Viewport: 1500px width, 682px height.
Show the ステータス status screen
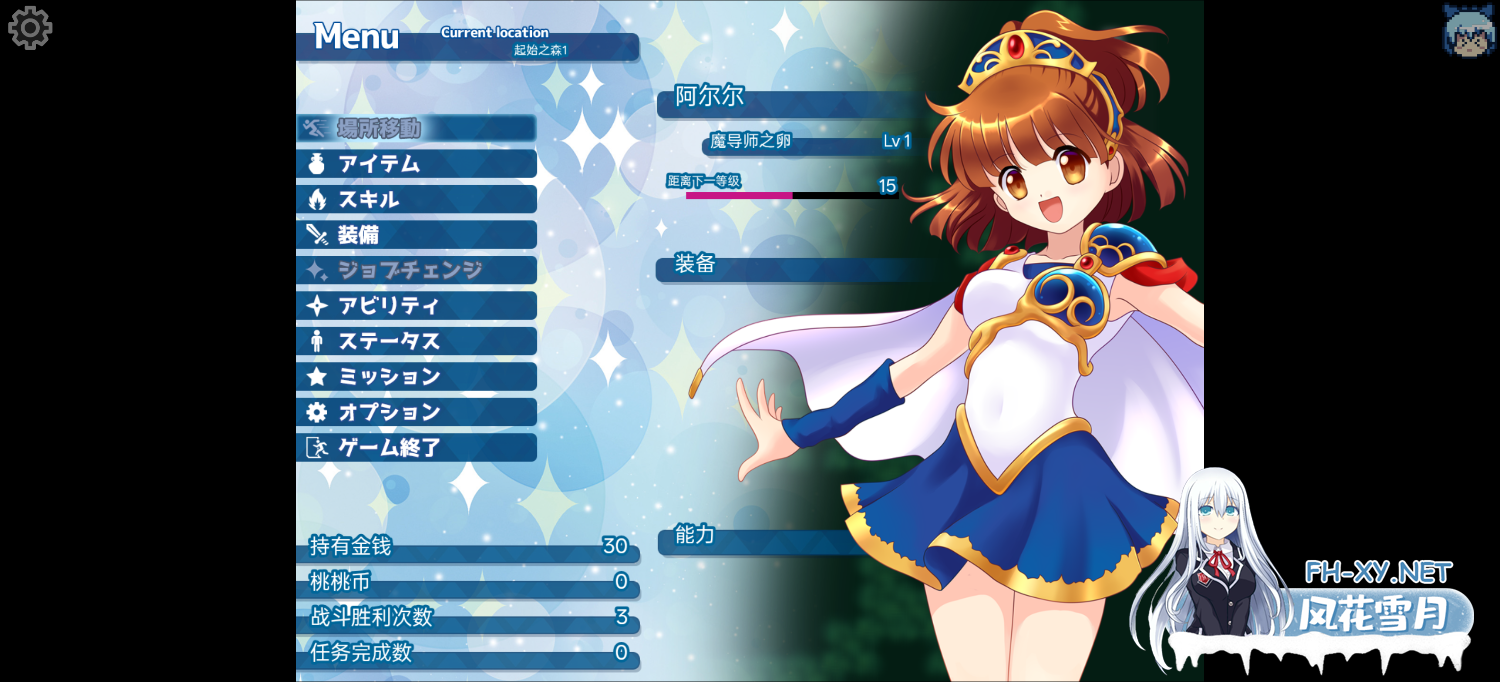click(x=416, y=341)
